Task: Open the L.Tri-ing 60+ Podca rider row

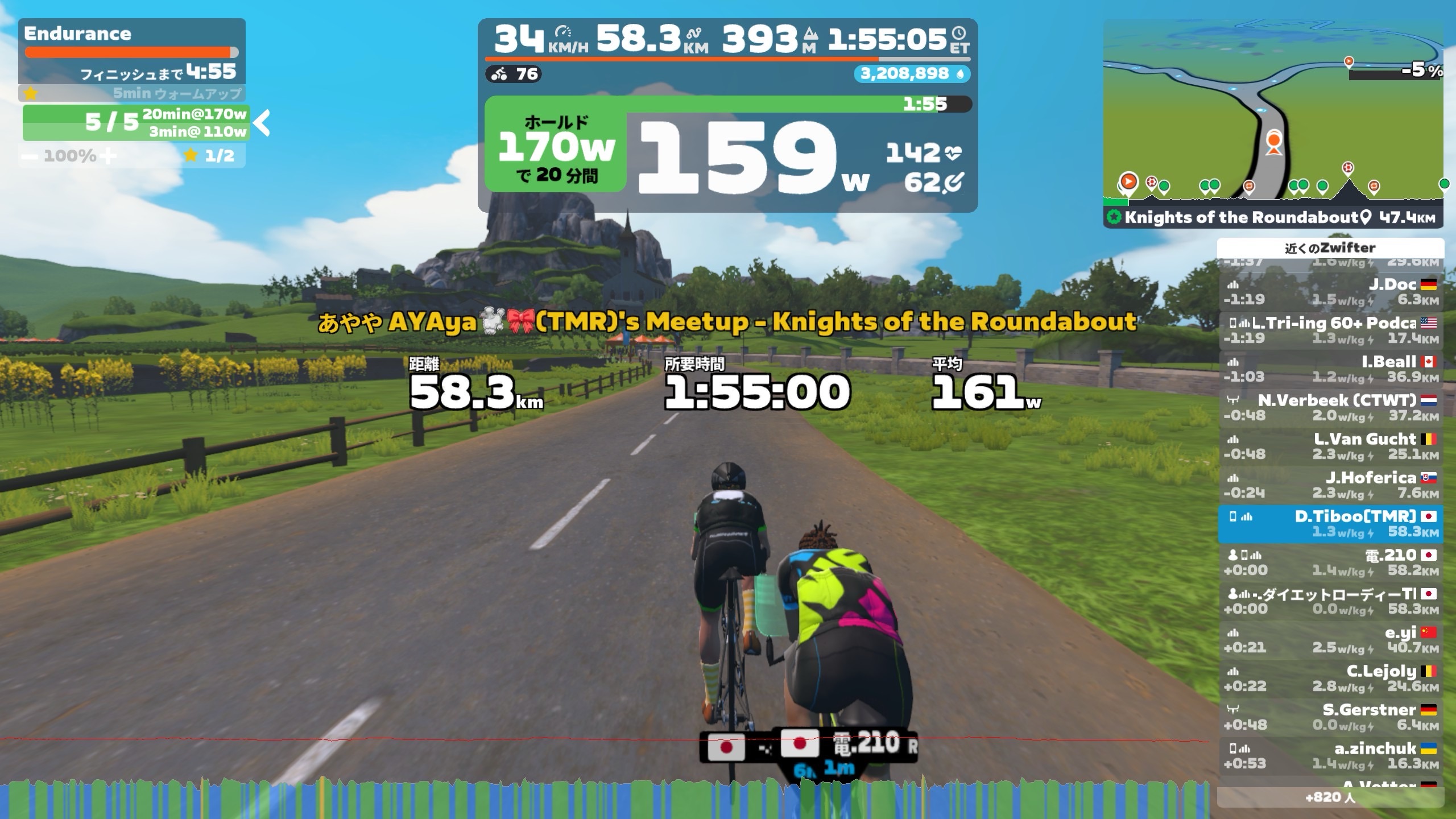Action: click(x=1330, y=330)
